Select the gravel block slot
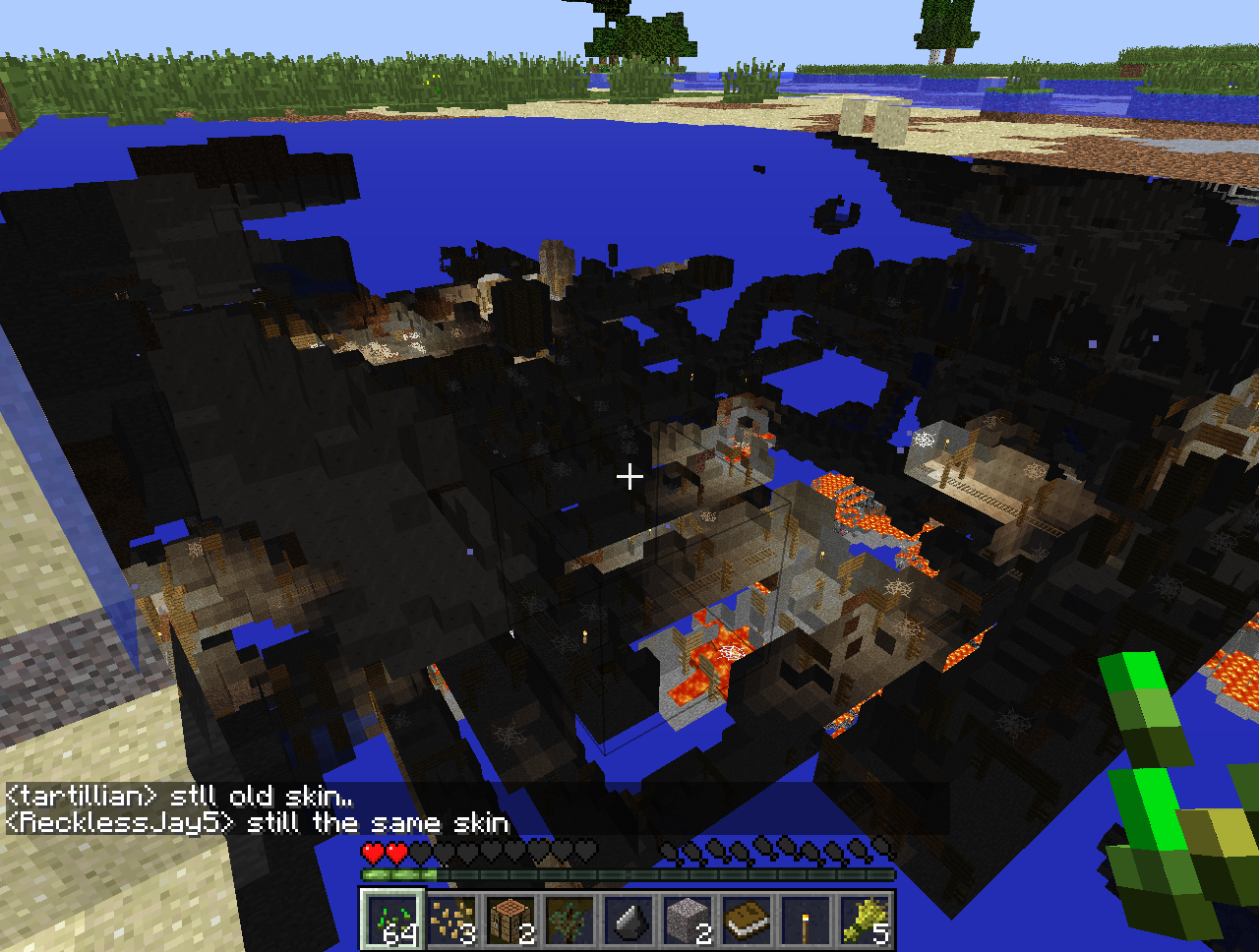 [687, 921]
